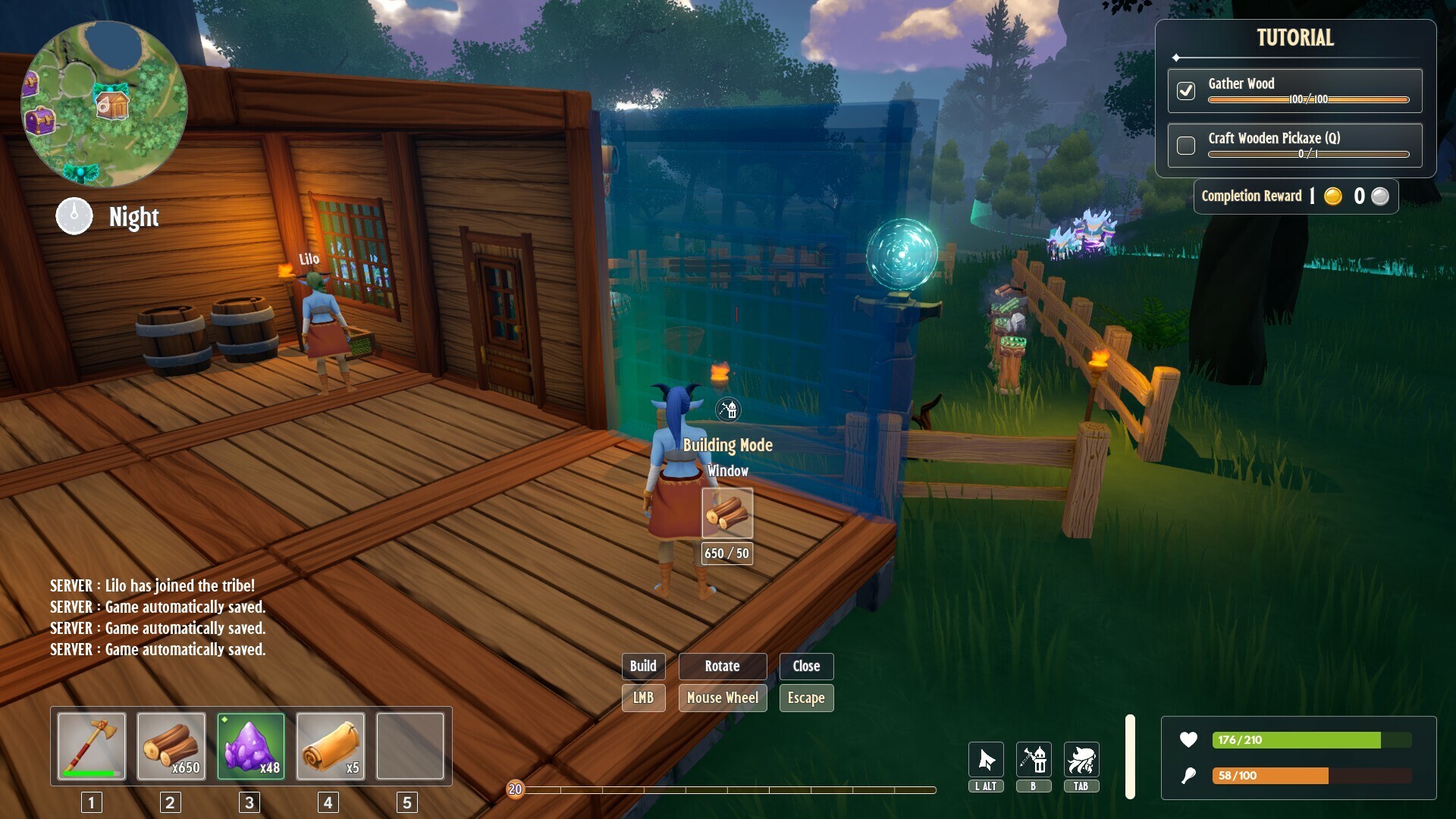The width and height of the screenshot is (1456, 819).
Task: Open build mode via the B hammer icon
Action: 1034,761
